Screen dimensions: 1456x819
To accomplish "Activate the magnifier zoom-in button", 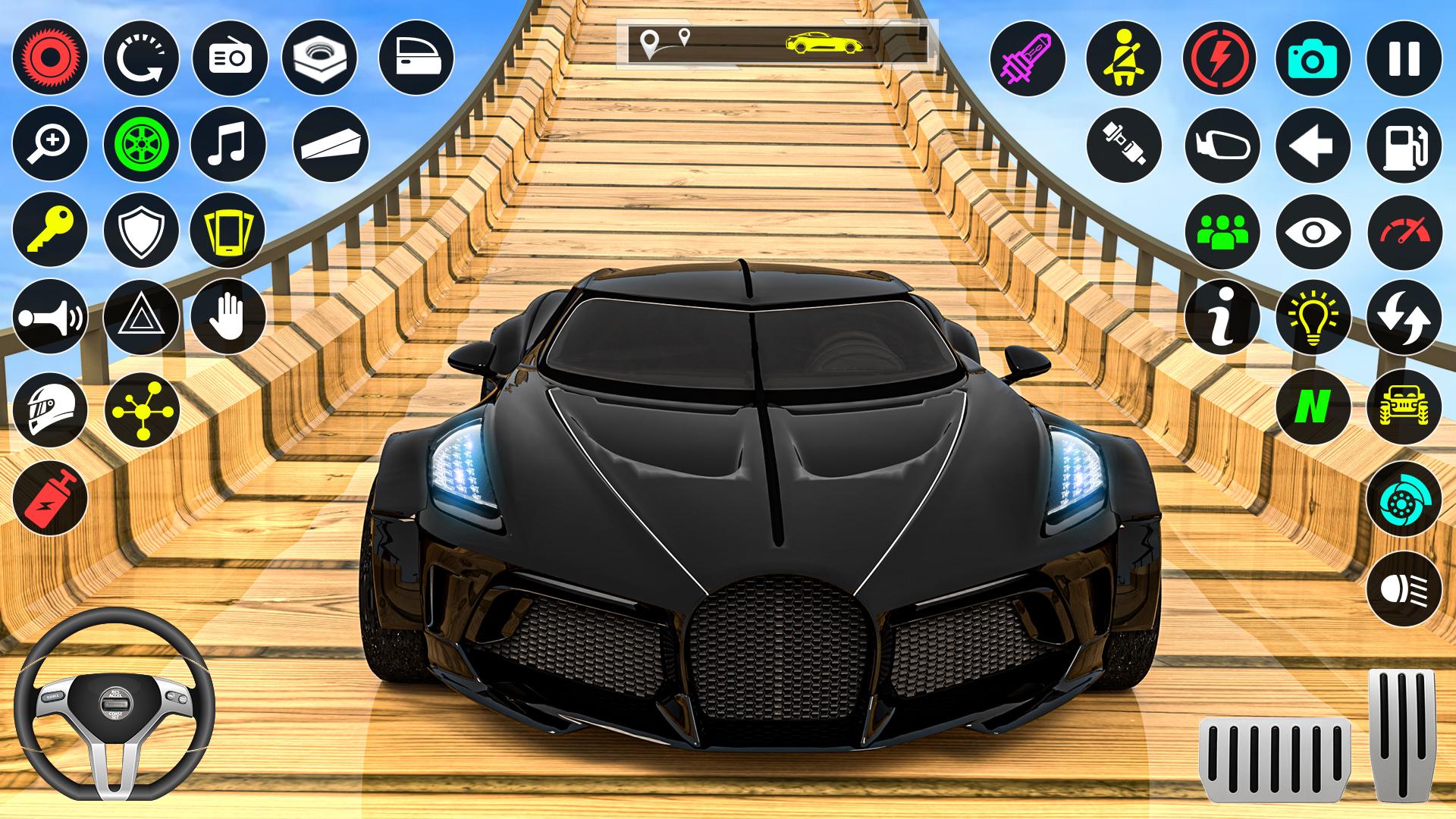I will point(50,144).
